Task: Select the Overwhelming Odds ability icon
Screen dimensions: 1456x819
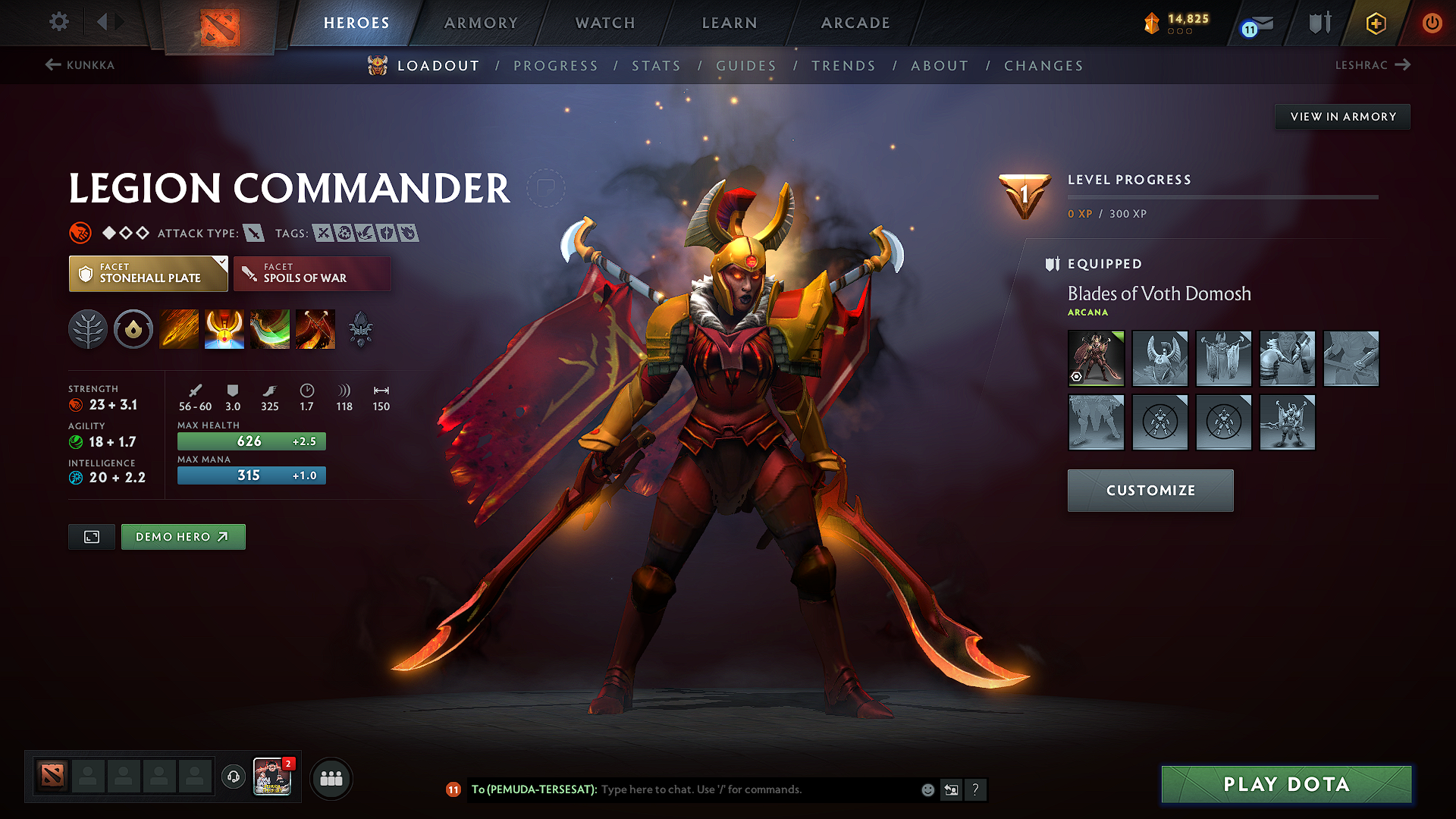Action: click(178, 328)
